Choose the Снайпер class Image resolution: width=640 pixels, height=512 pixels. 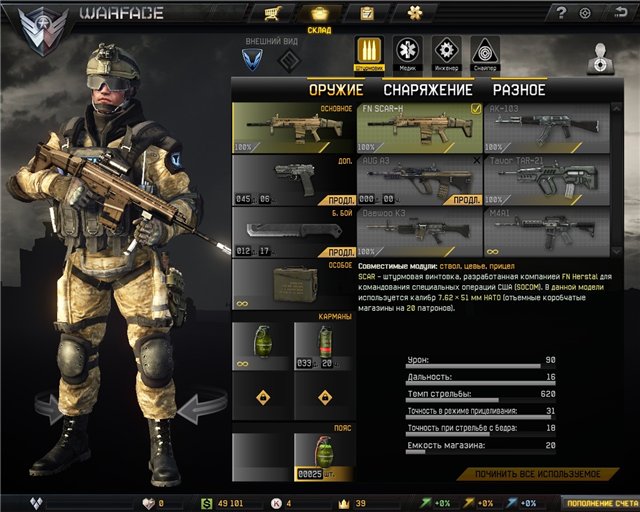[x=484, y=52]
